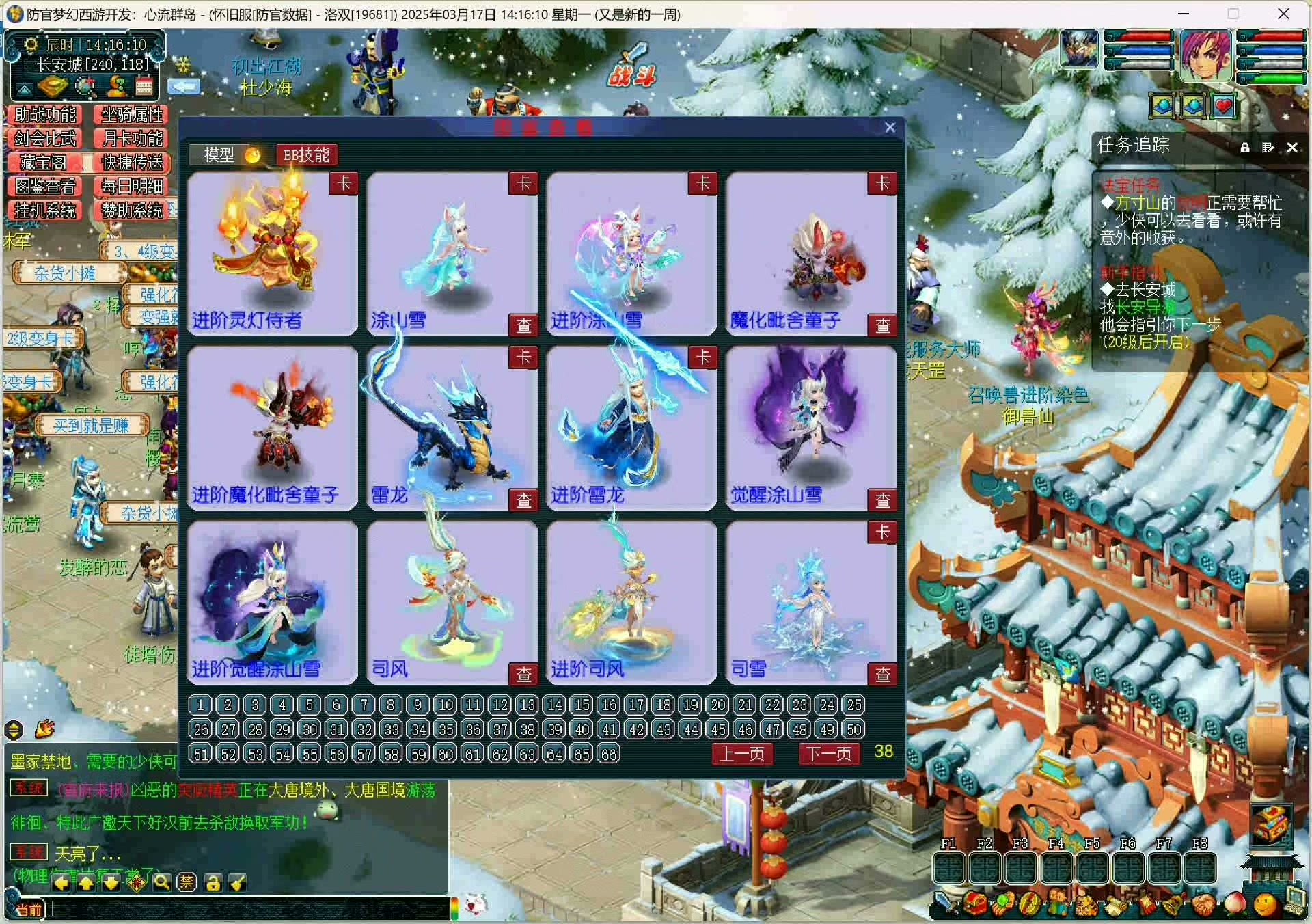Screen dimensions: 1312x924
Task: Jump to page number 66
Action: 608,754
